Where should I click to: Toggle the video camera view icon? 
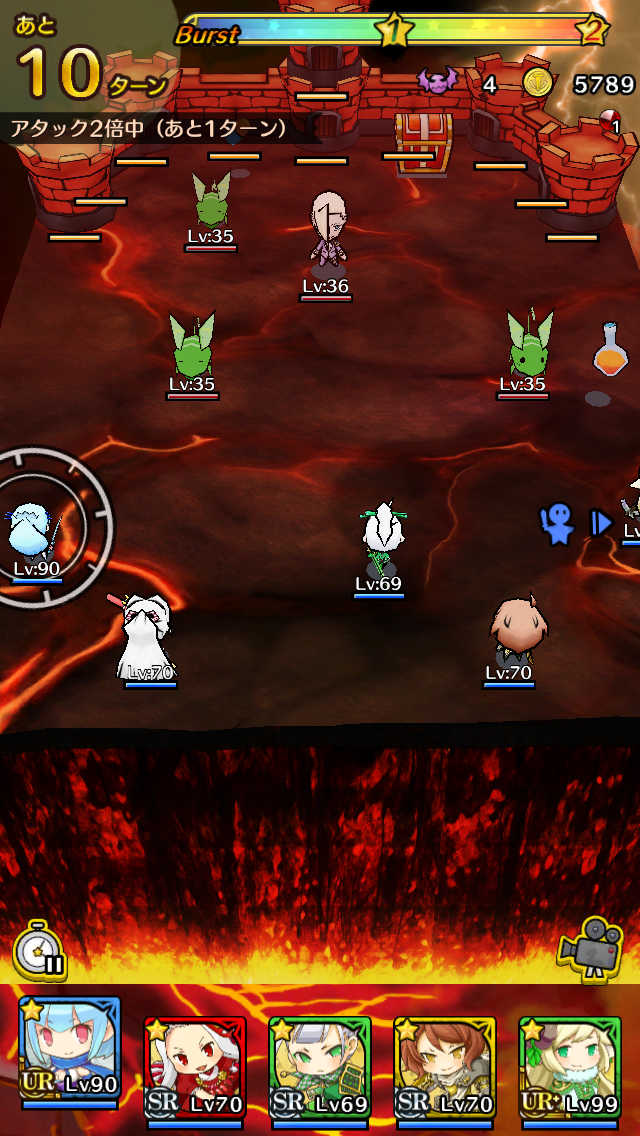pos(592,948)
